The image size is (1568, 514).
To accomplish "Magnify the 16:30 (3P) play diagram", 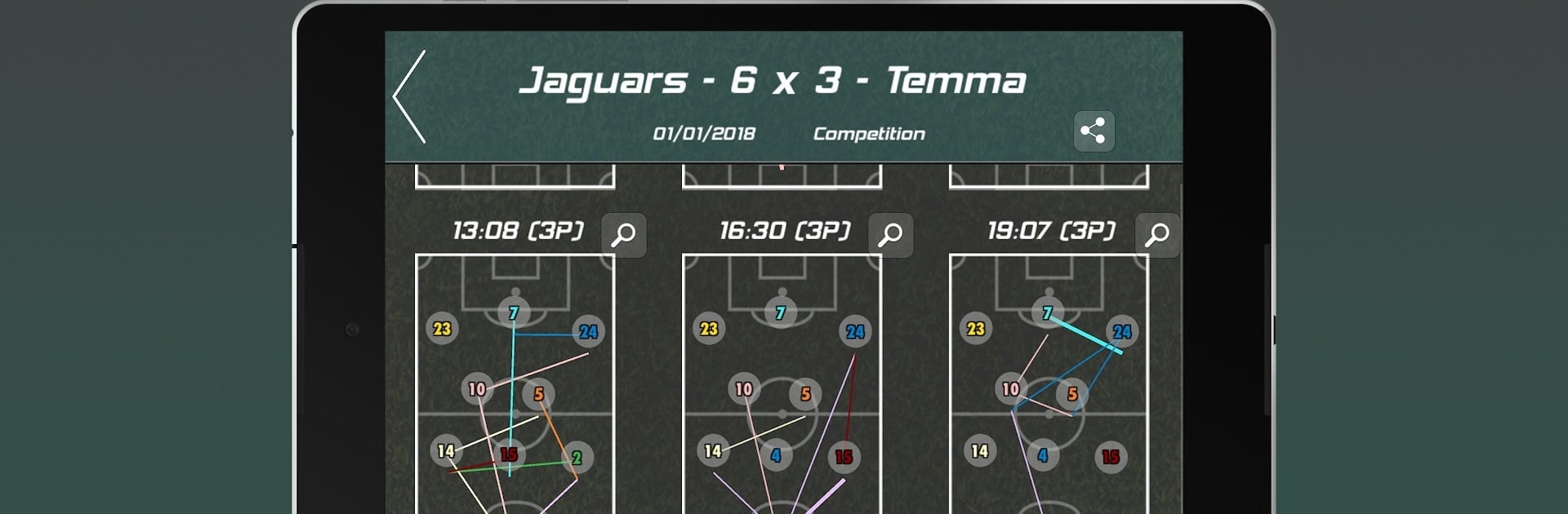I will pyautogui.click(x=890, y=236).
